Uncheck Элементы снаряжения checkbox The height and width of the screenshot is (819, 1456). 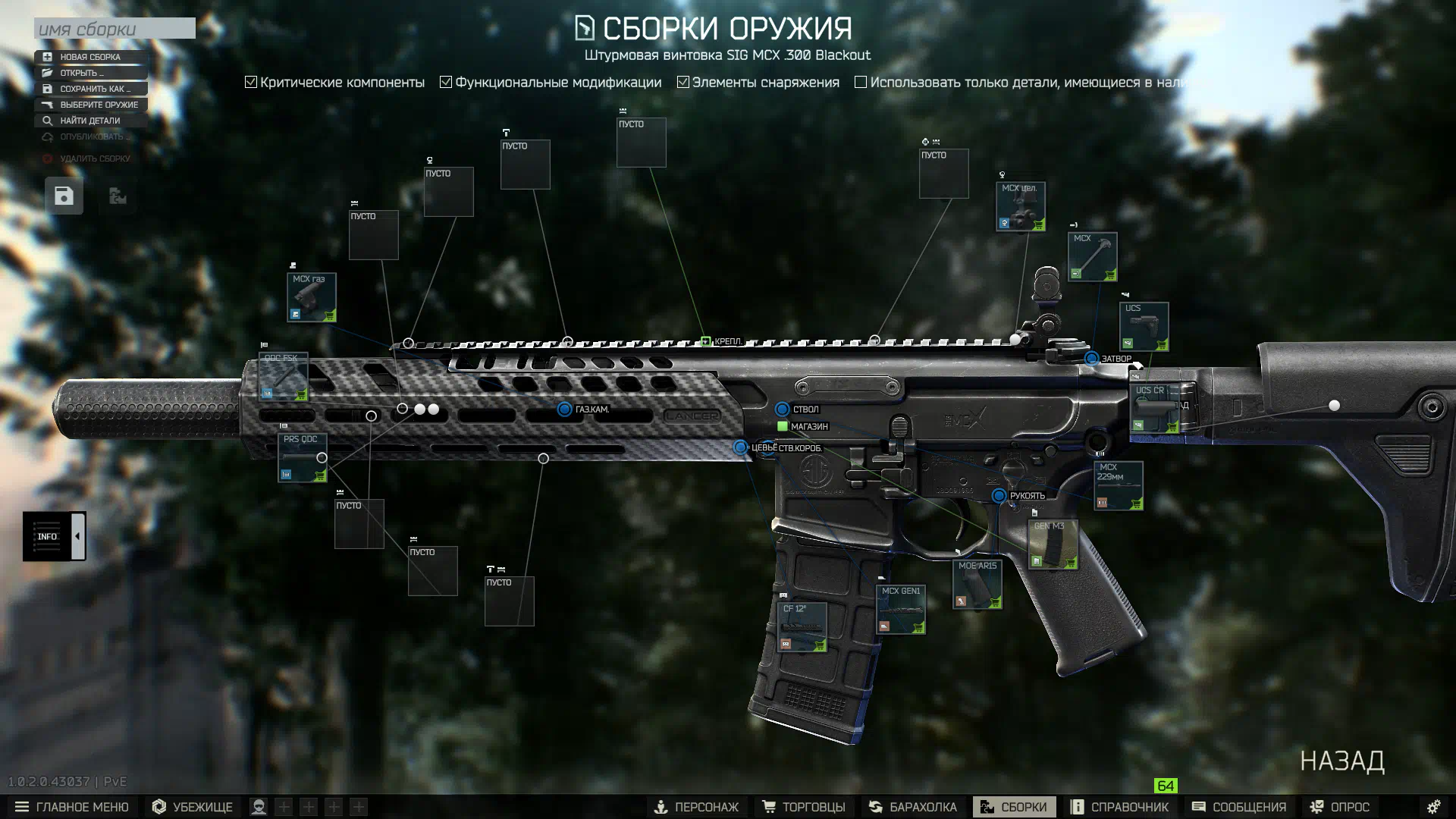tap(683, 82)
